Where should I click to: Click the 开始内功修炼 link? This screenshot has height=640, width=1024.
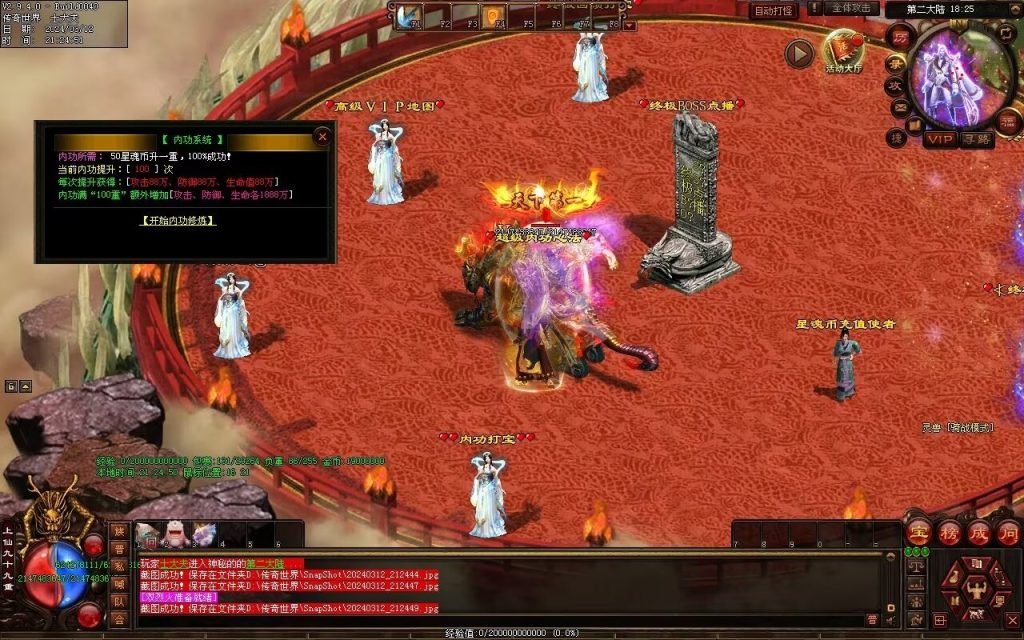pos(179,220)
